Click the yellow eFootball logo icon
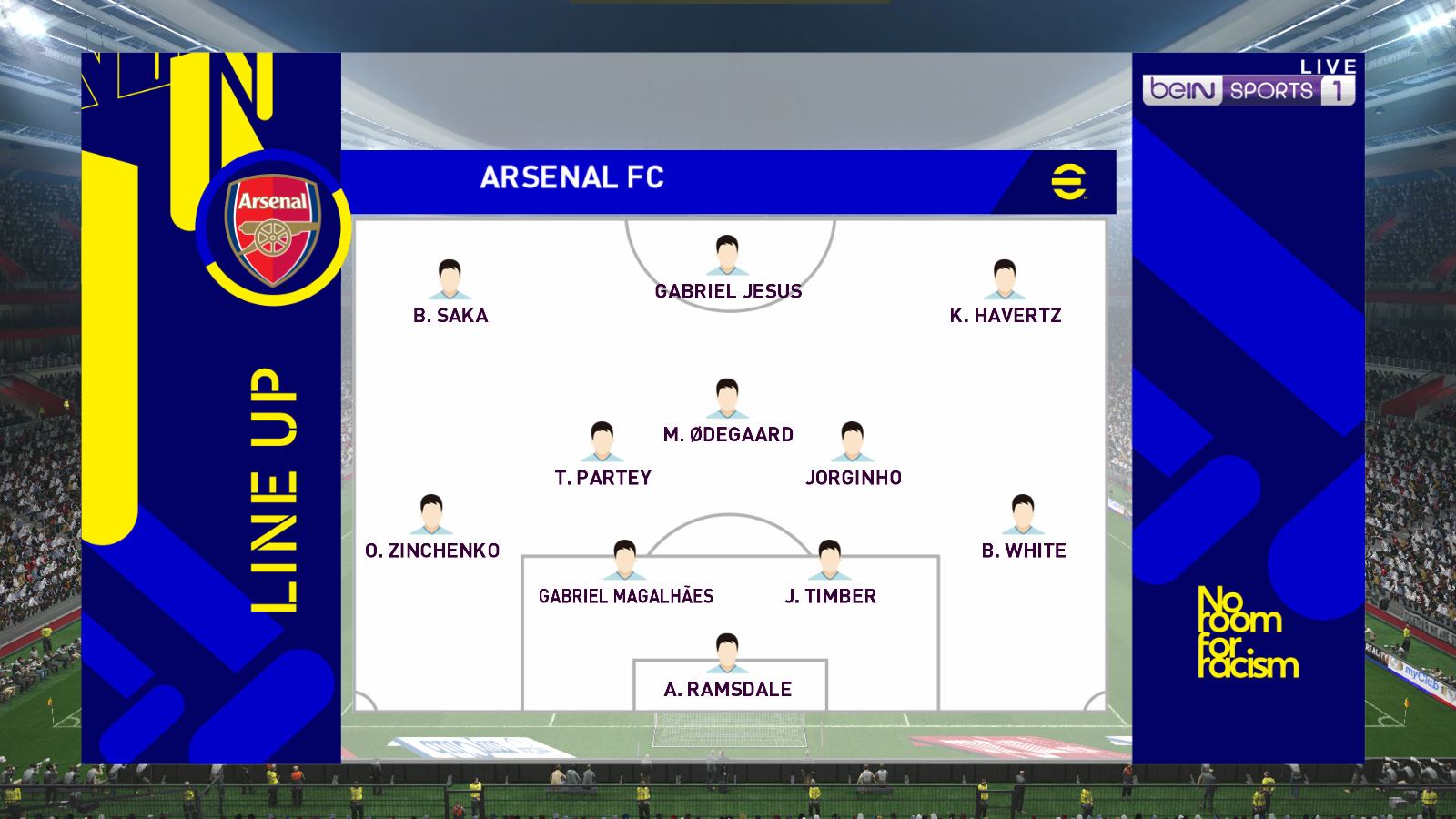The image size is (1456, 819). [x=1069, y=180]
